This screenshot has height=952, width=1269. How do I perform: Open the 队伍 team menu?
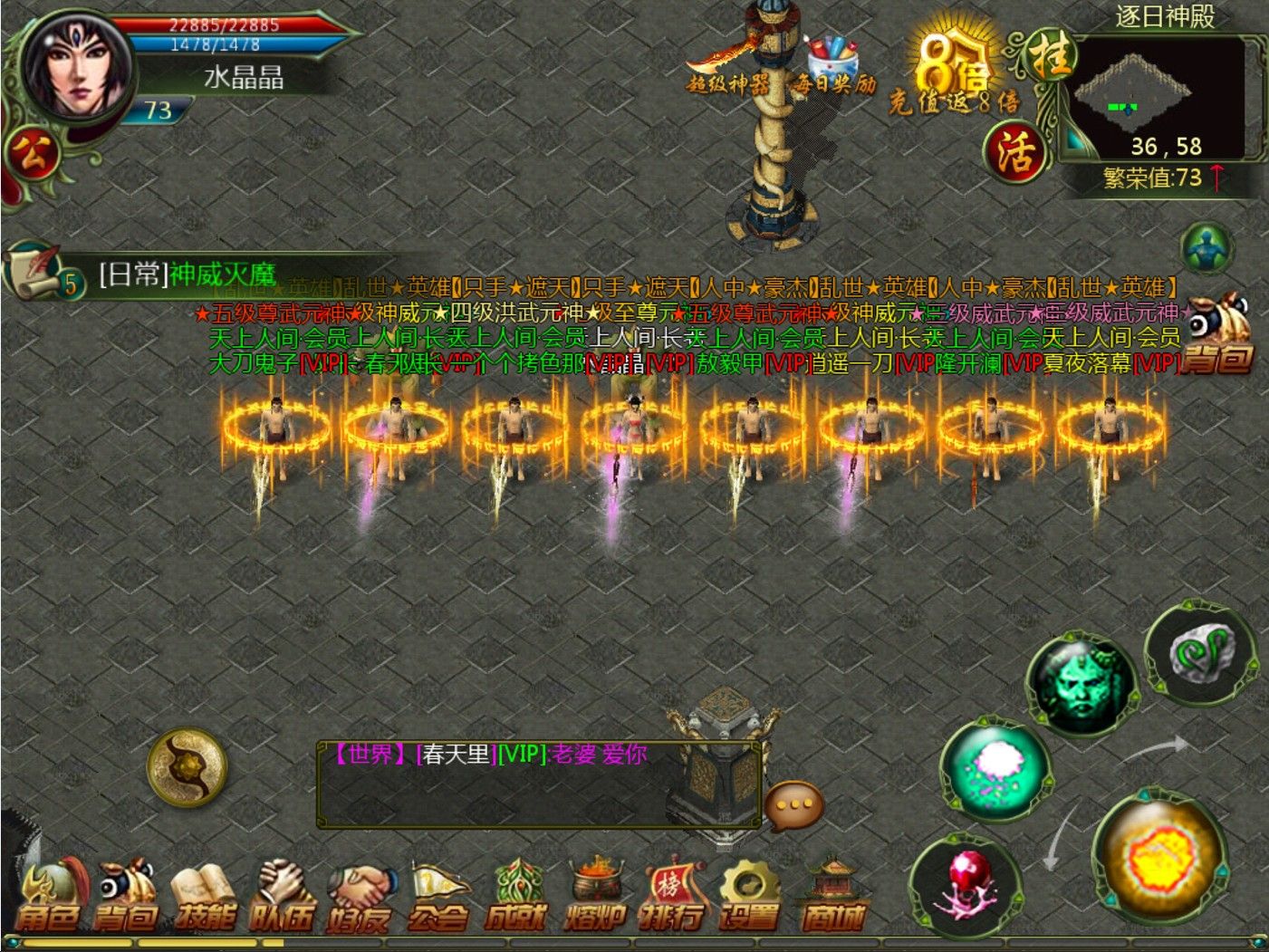pos(282,898)
